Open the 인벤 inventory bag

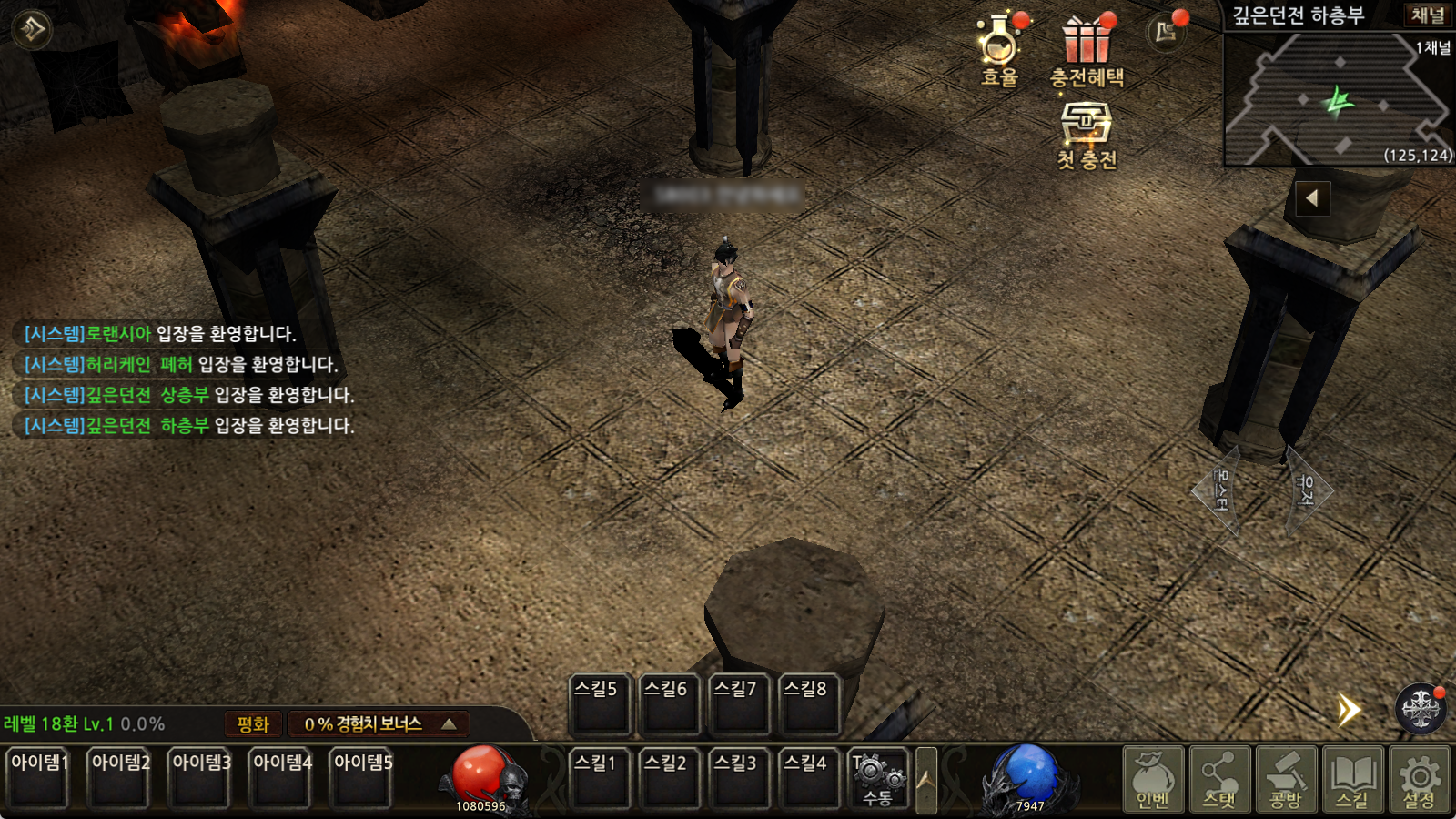1153,779
